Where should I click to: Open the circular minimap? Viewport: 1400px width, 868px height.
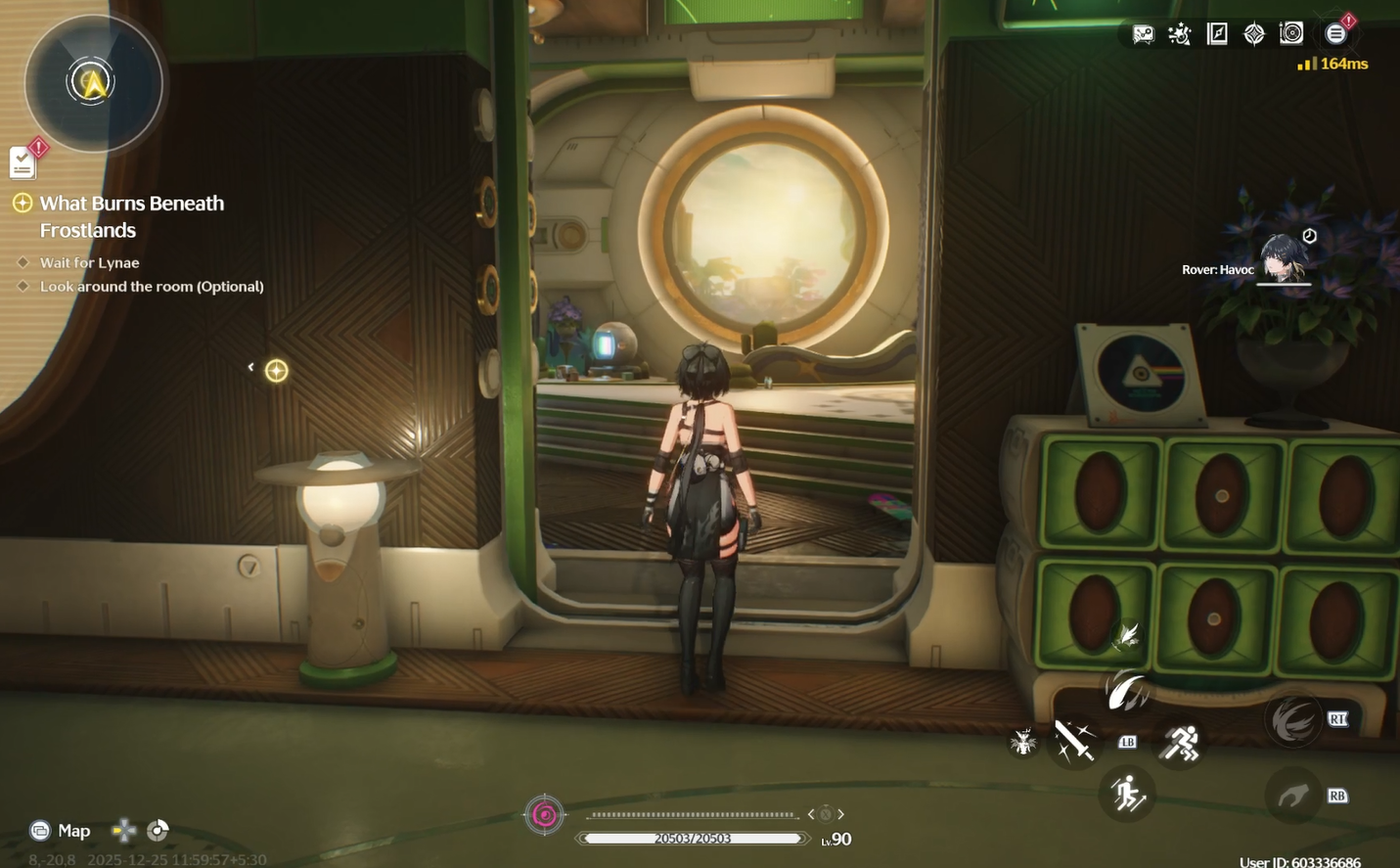click(93, 83)
